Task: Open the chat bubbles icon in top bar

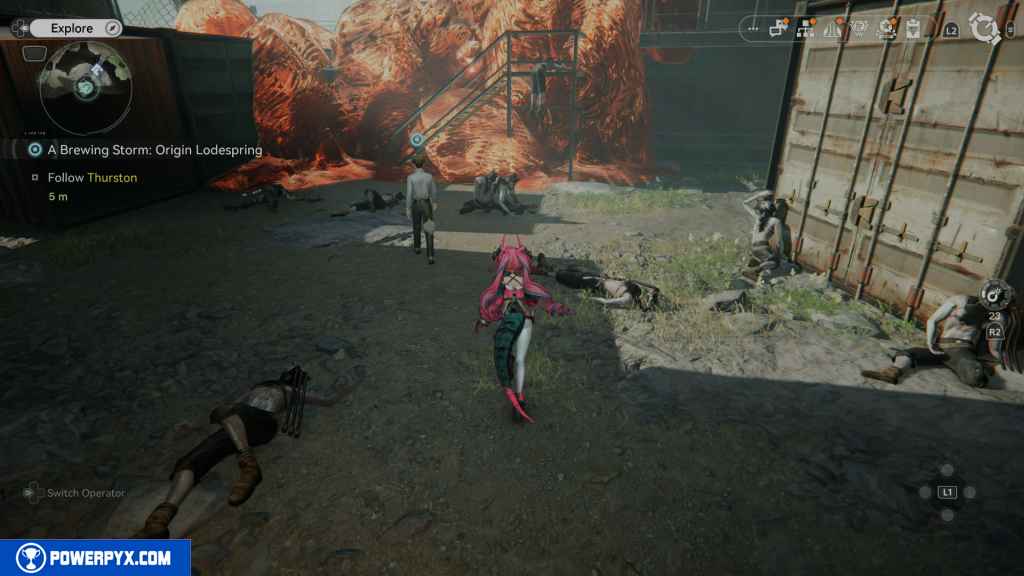Action: [x=779, y=29]
